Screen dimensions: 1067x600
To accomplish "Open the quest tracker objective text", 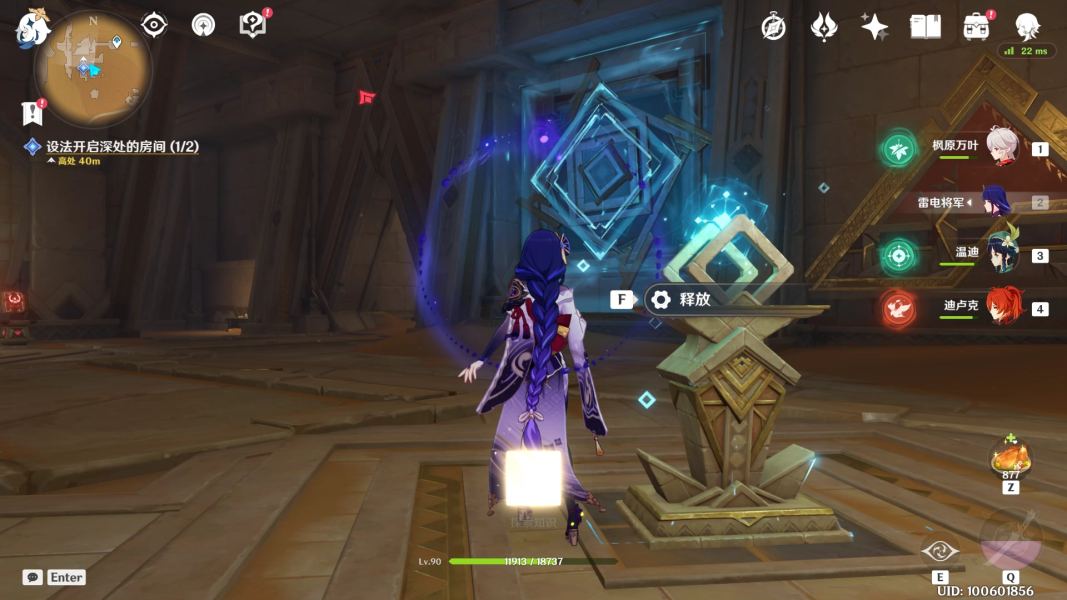I will tap(122, 147).
